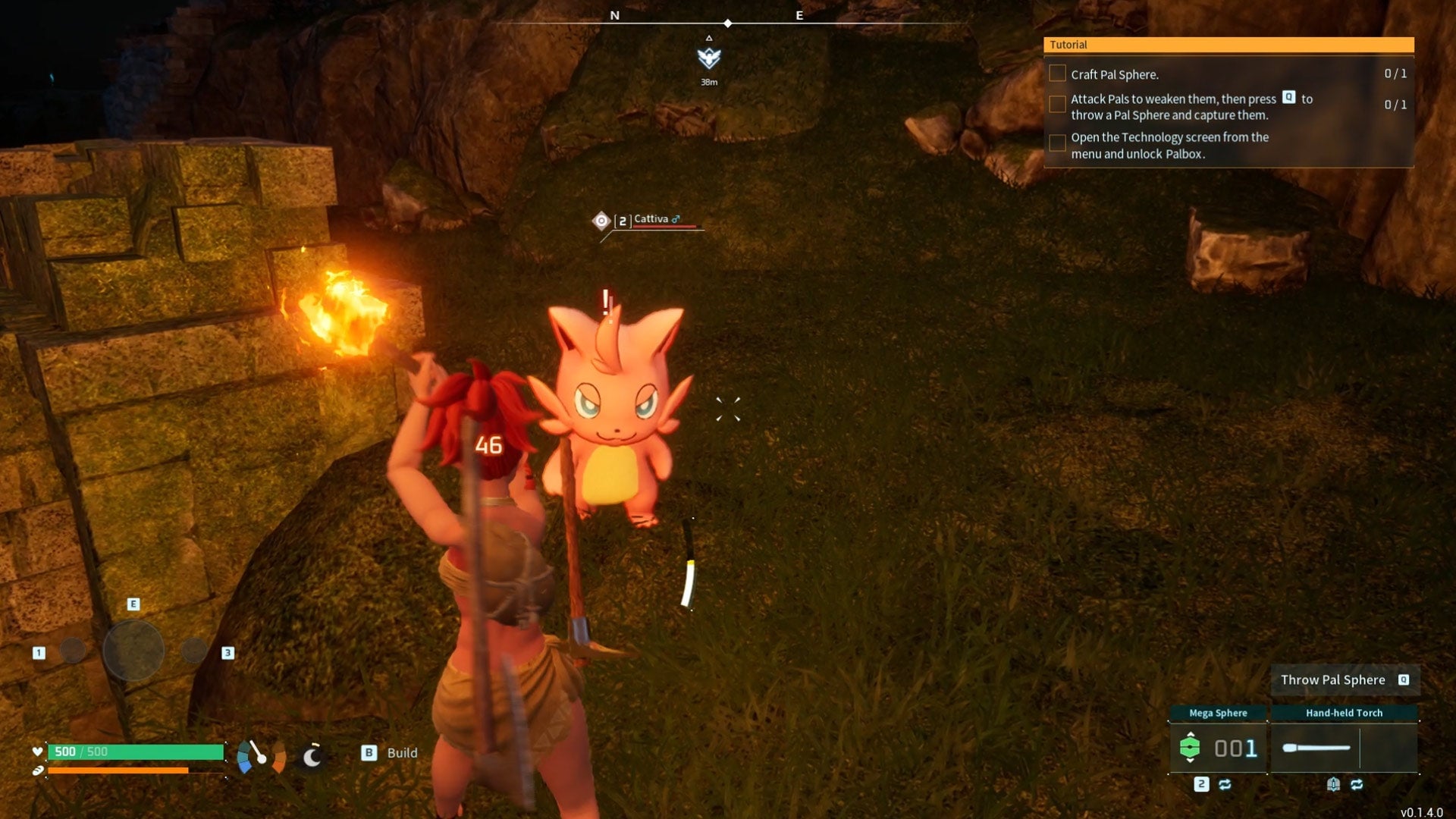This screenshot has height=819, width=1456.
Task: Check the Craft Pal Sphere tutorial box
Action: pyautogui.click(x=1057, y=74)
